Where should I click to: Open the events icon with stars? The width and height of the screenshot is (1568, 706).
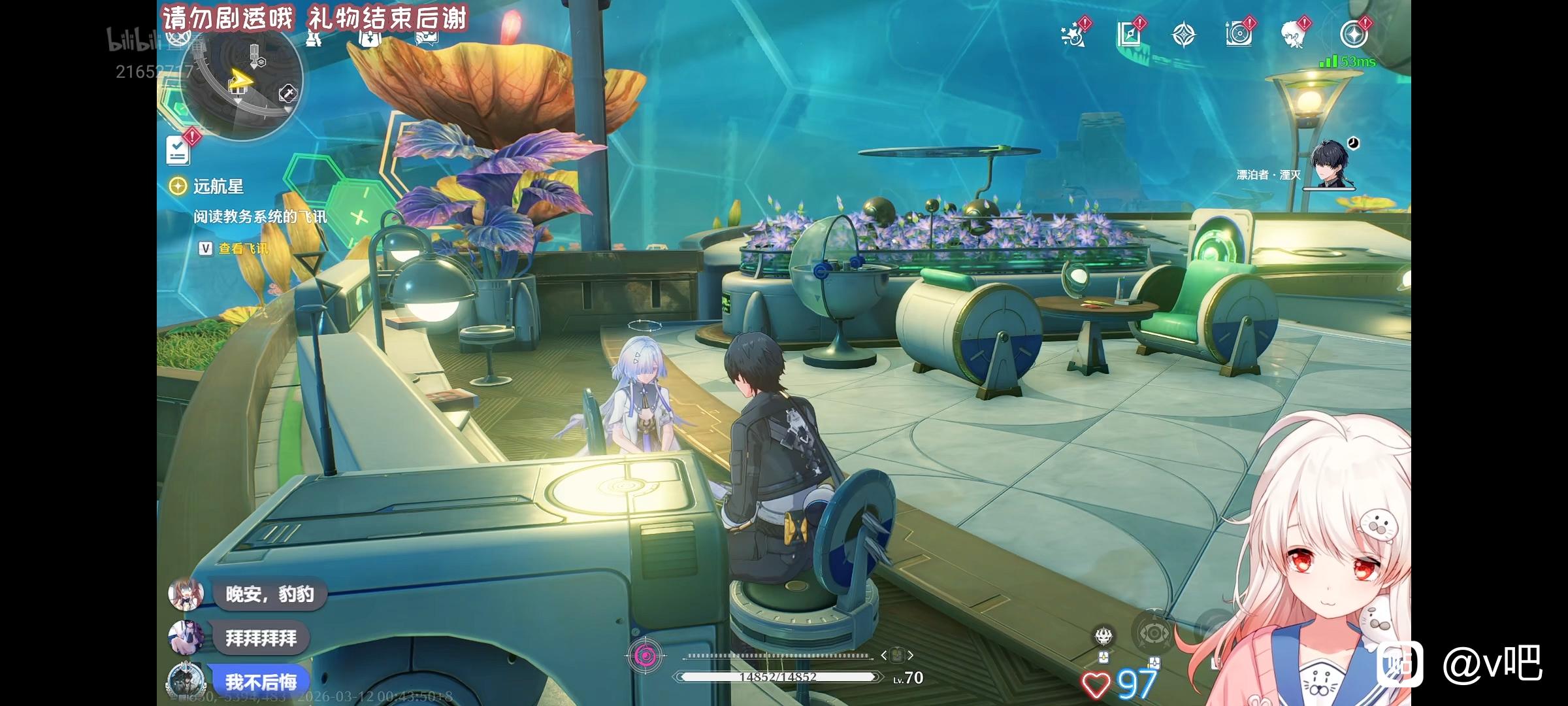click(x=1073, y=35)
